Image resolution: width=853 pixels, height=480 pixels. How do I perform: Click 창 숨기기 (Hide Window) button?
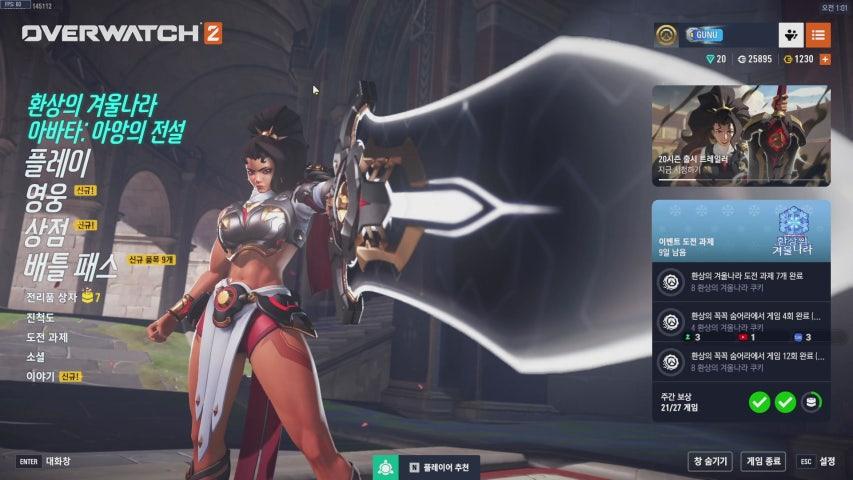709,461
